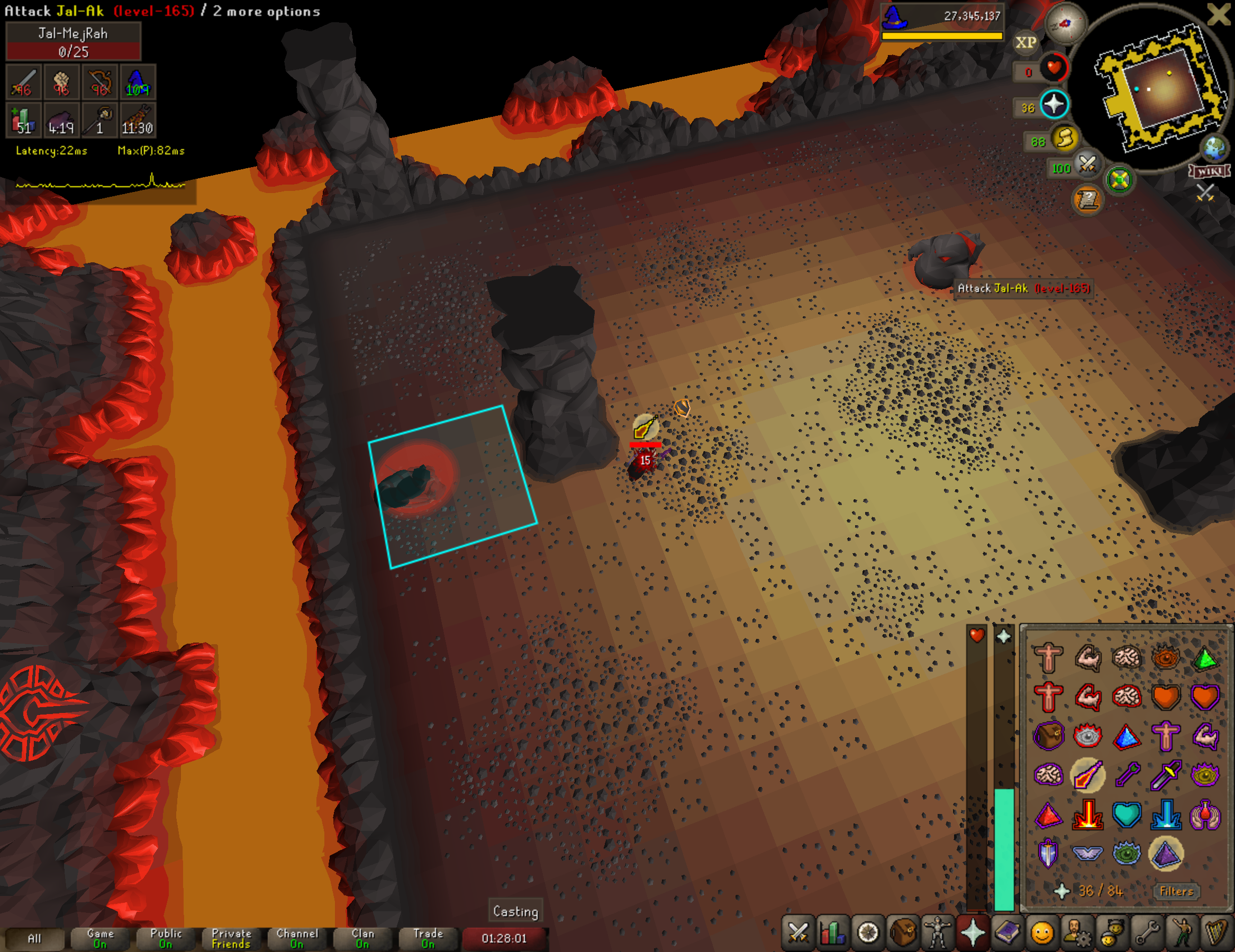1235x952 pixels.
Task: Switch chat to the All tab
Action: tap(34, 938)
